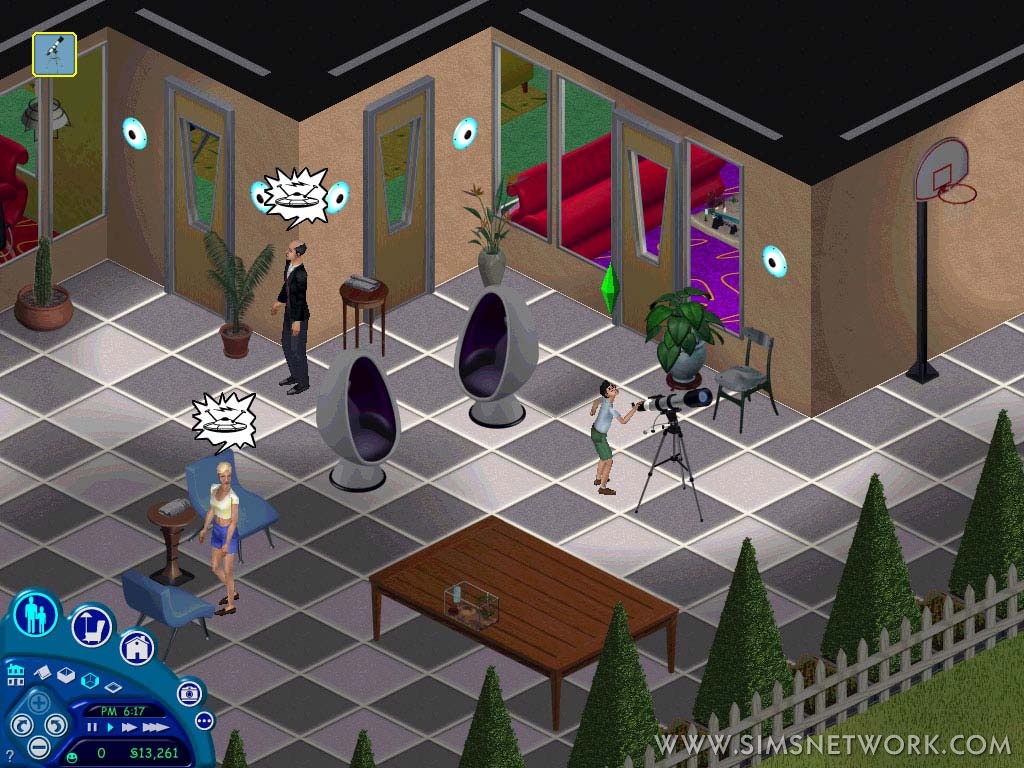Viewport: 1024px width, 768px height.
Task: Set game speed to normal play
Action: pos(109,727)
